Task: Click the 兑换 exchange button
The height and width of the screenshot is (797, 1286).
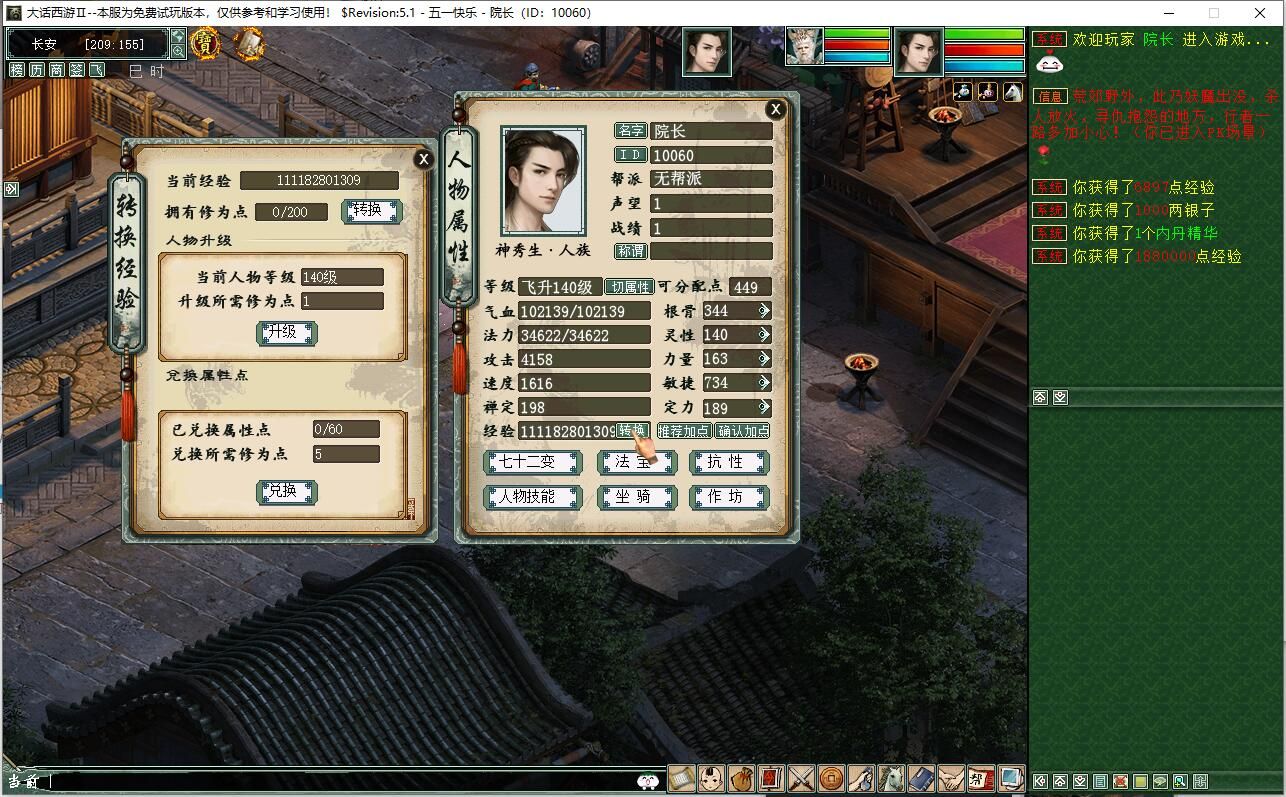Action: click(x=286, y=491)
